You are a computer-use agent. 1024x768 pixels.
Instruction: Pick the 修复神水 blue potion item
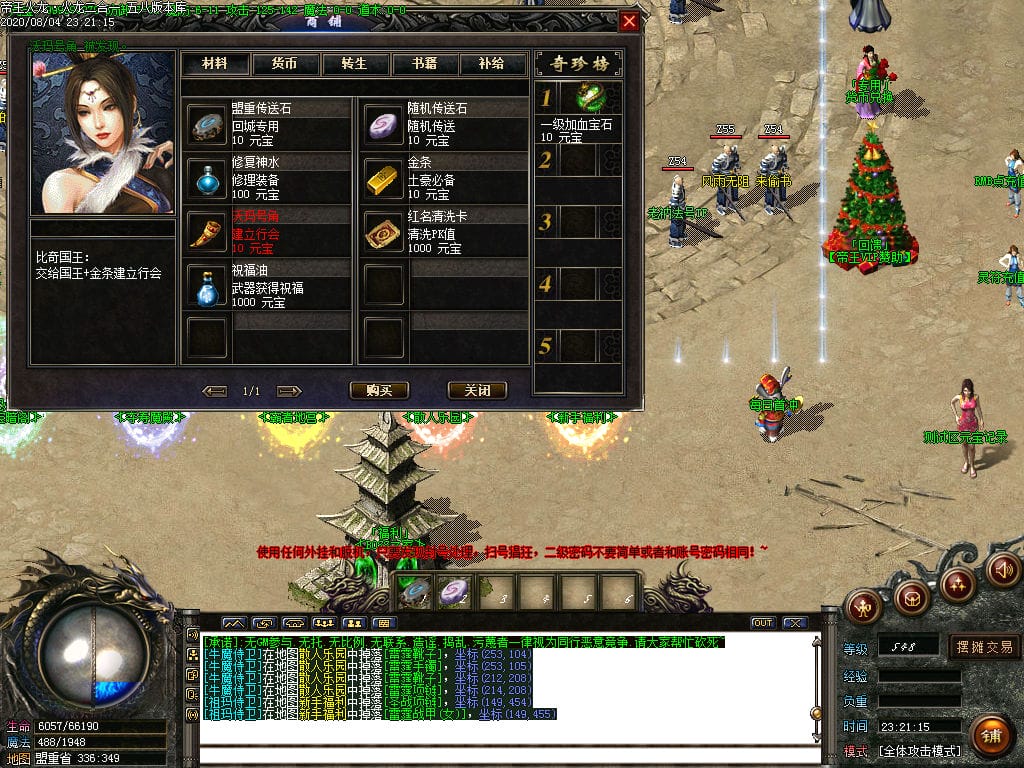pyautogui.click(x=209, y=178)
